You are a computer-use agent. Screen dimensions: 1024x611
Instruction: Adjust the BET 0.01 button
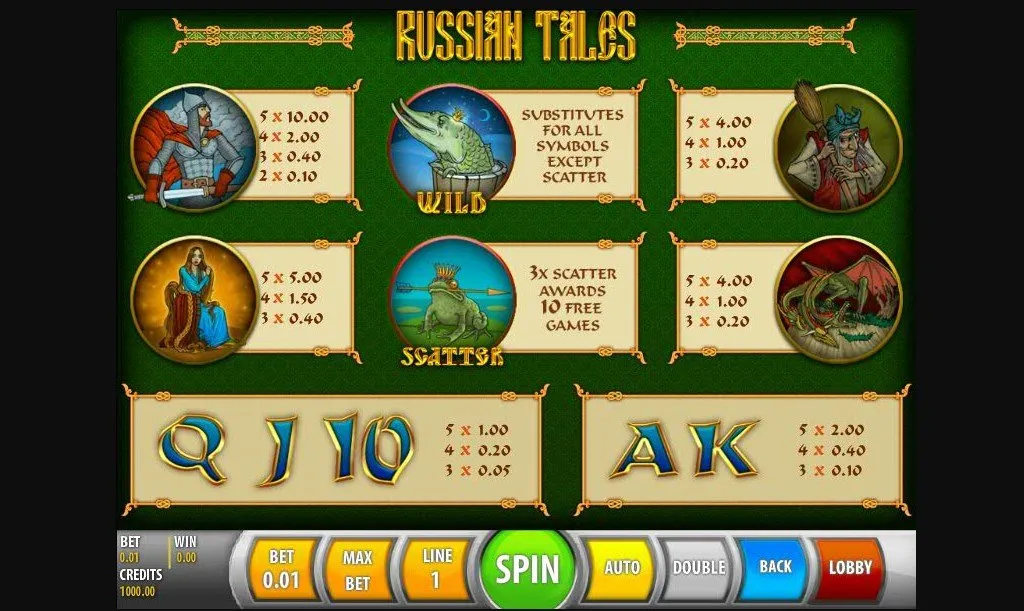click(x=281, y=569)
